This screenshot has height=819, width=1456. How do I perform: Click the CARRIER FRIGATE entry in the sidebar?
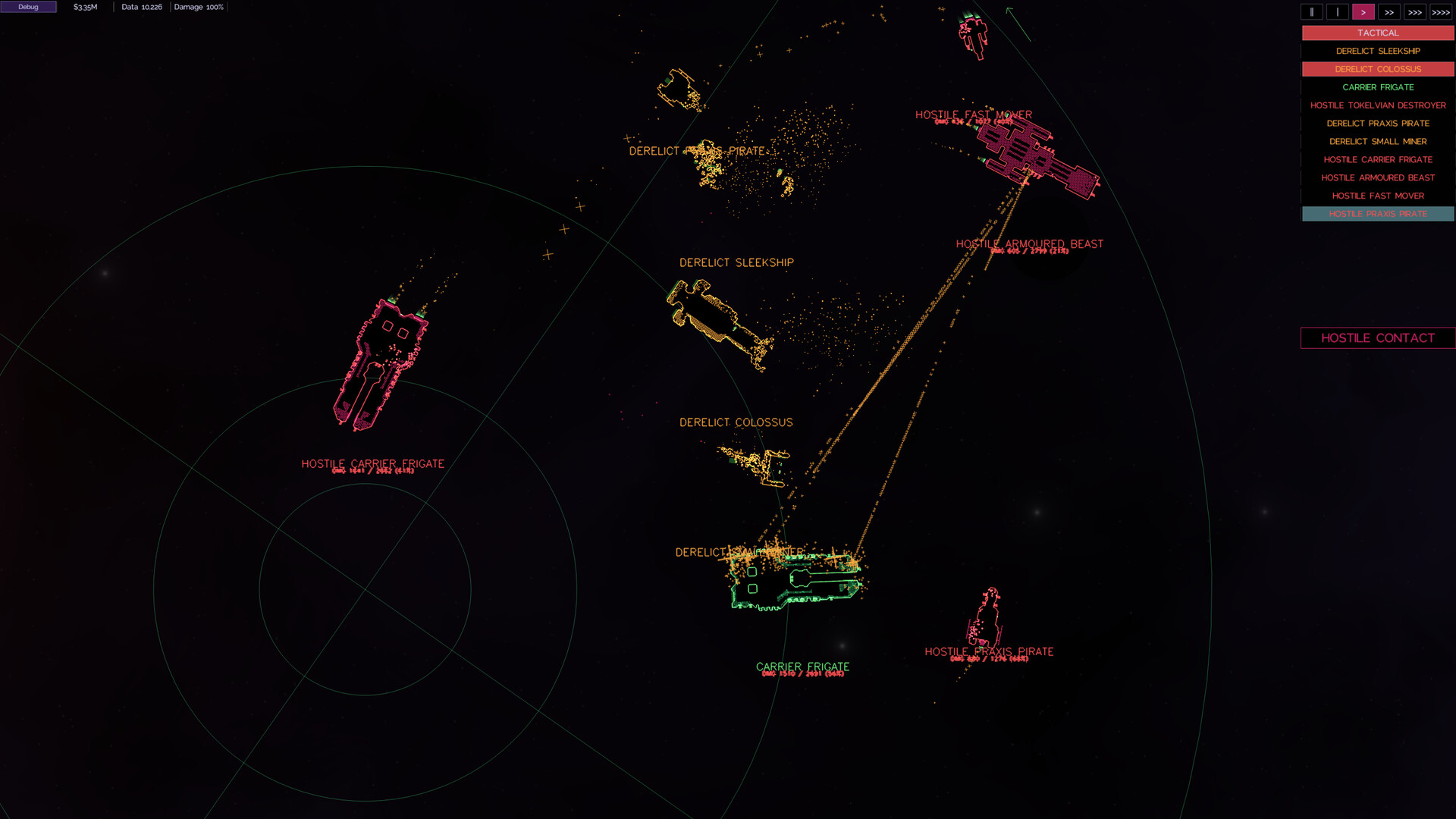pos(1377,87)
